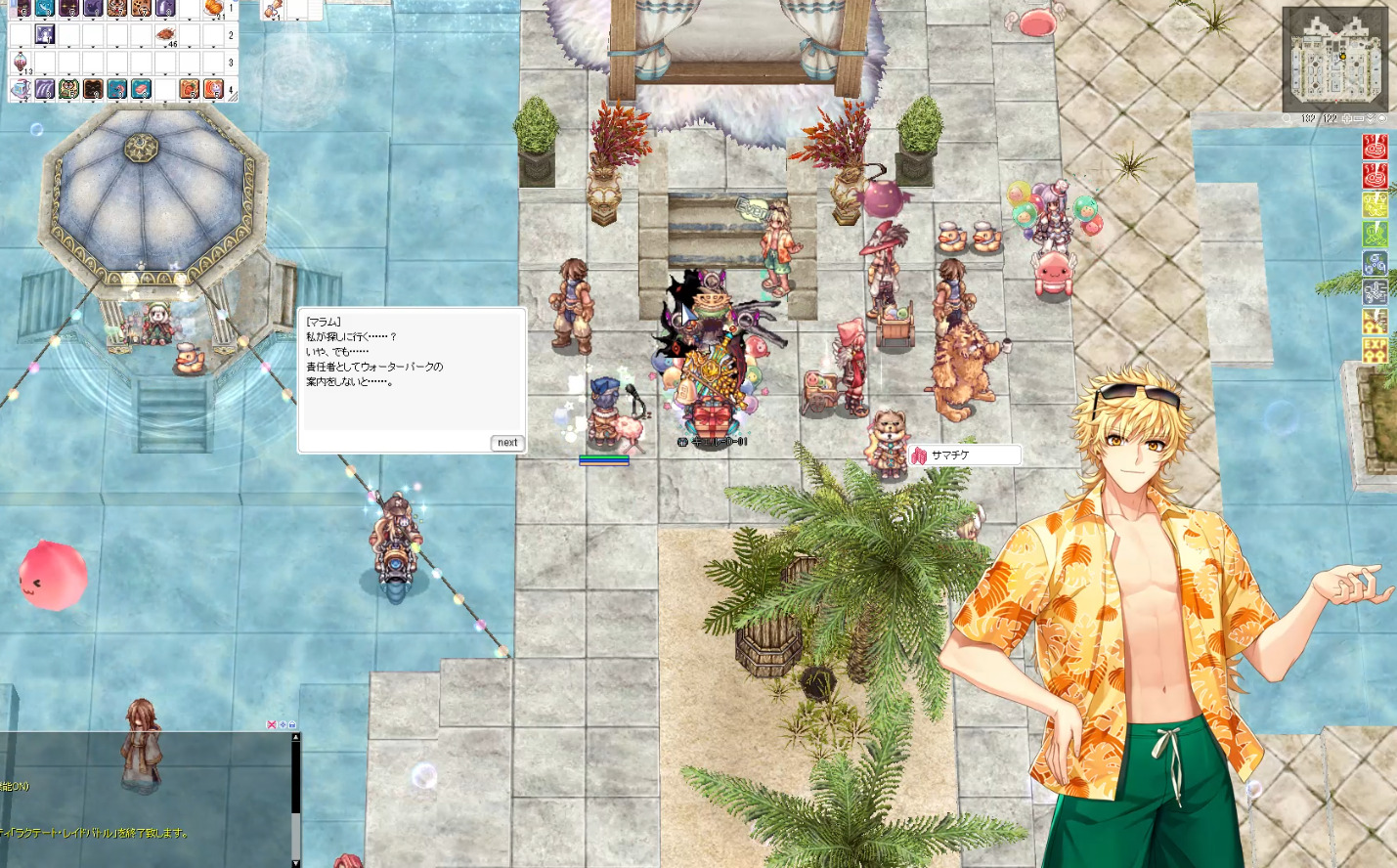This screenshot has height=868, width=1397.
Task: Select the sushi skill icon in hotbar row 4
Action: click(141, 89)
